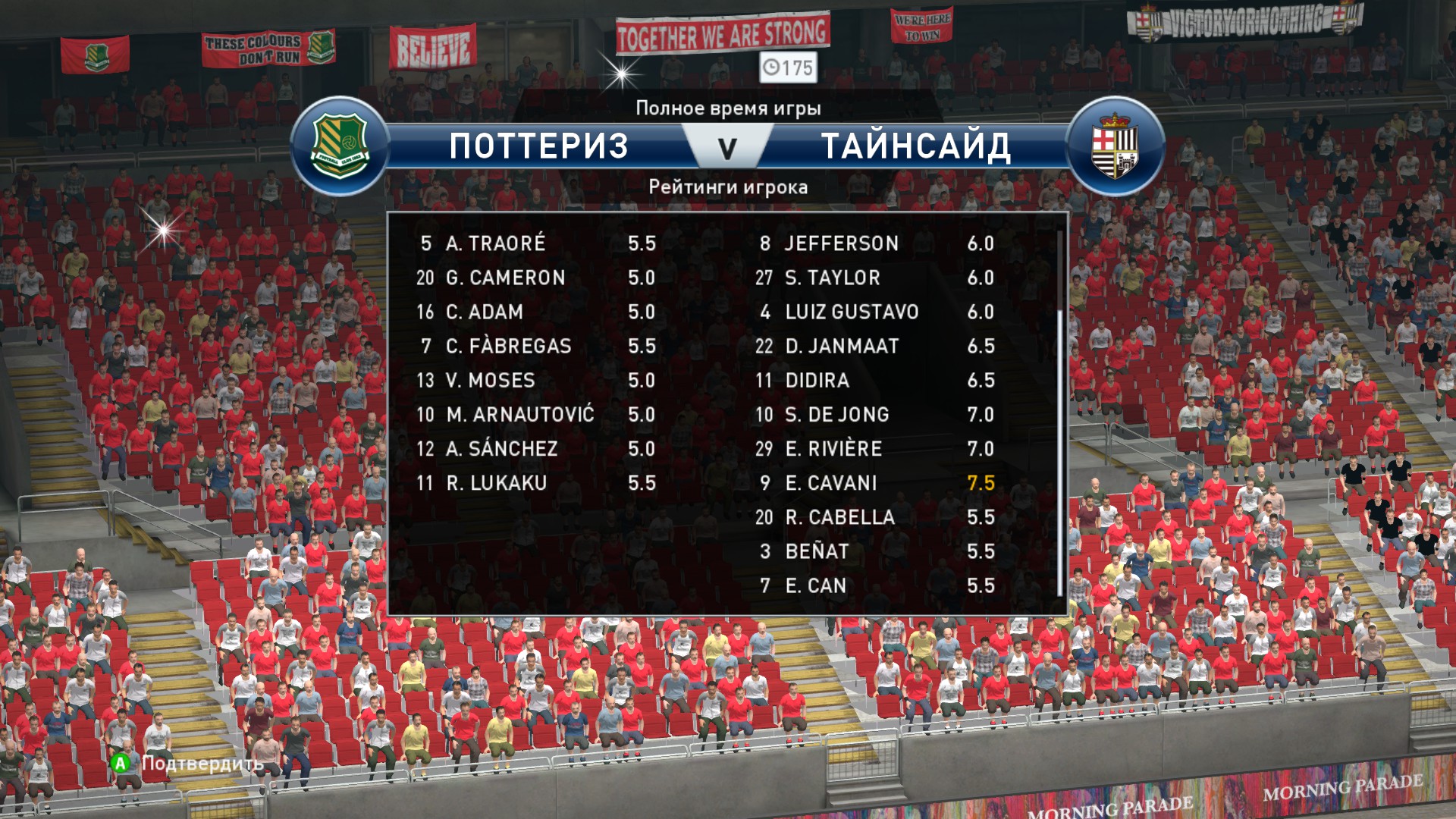
Task: Click the player ratings panel scrollbar
Action: click(x=1059, y=451)
